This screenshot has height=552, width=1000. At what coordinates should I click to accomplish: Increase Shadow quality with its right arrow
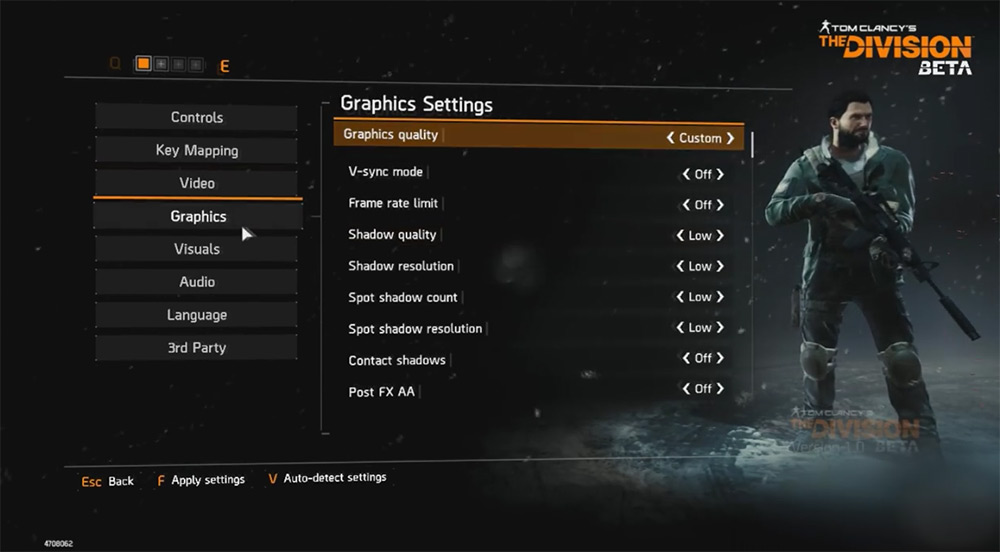[720, 236]
